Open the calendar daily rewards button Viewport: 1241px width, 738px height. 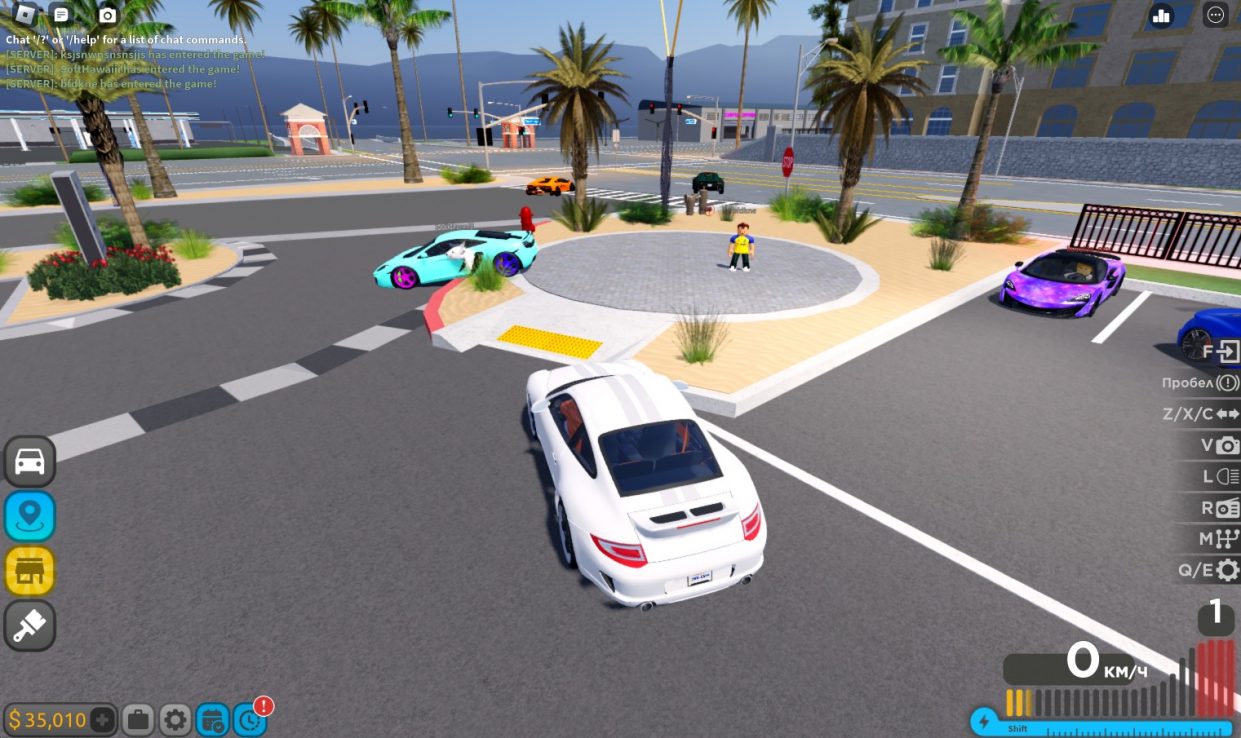pyautogui.click(x=212, y=719)
